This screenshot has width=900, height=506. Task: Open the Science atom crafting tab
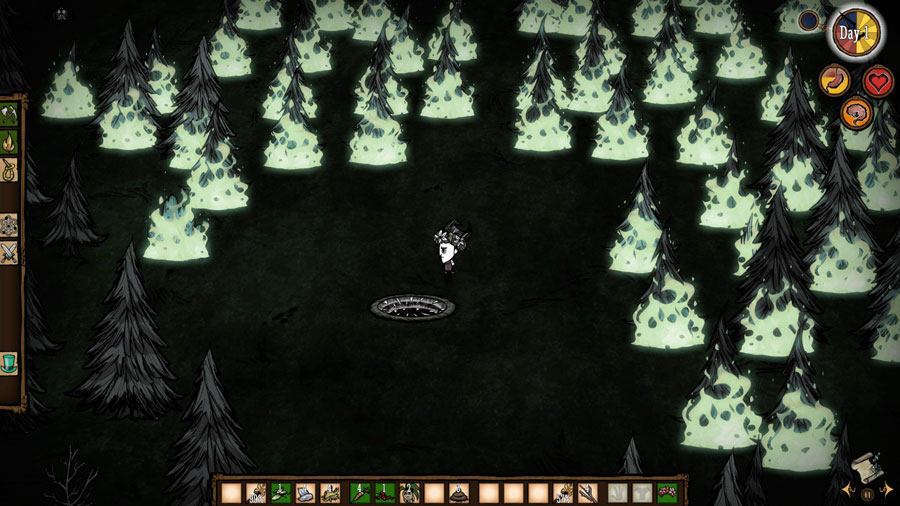tap(9, 224)
